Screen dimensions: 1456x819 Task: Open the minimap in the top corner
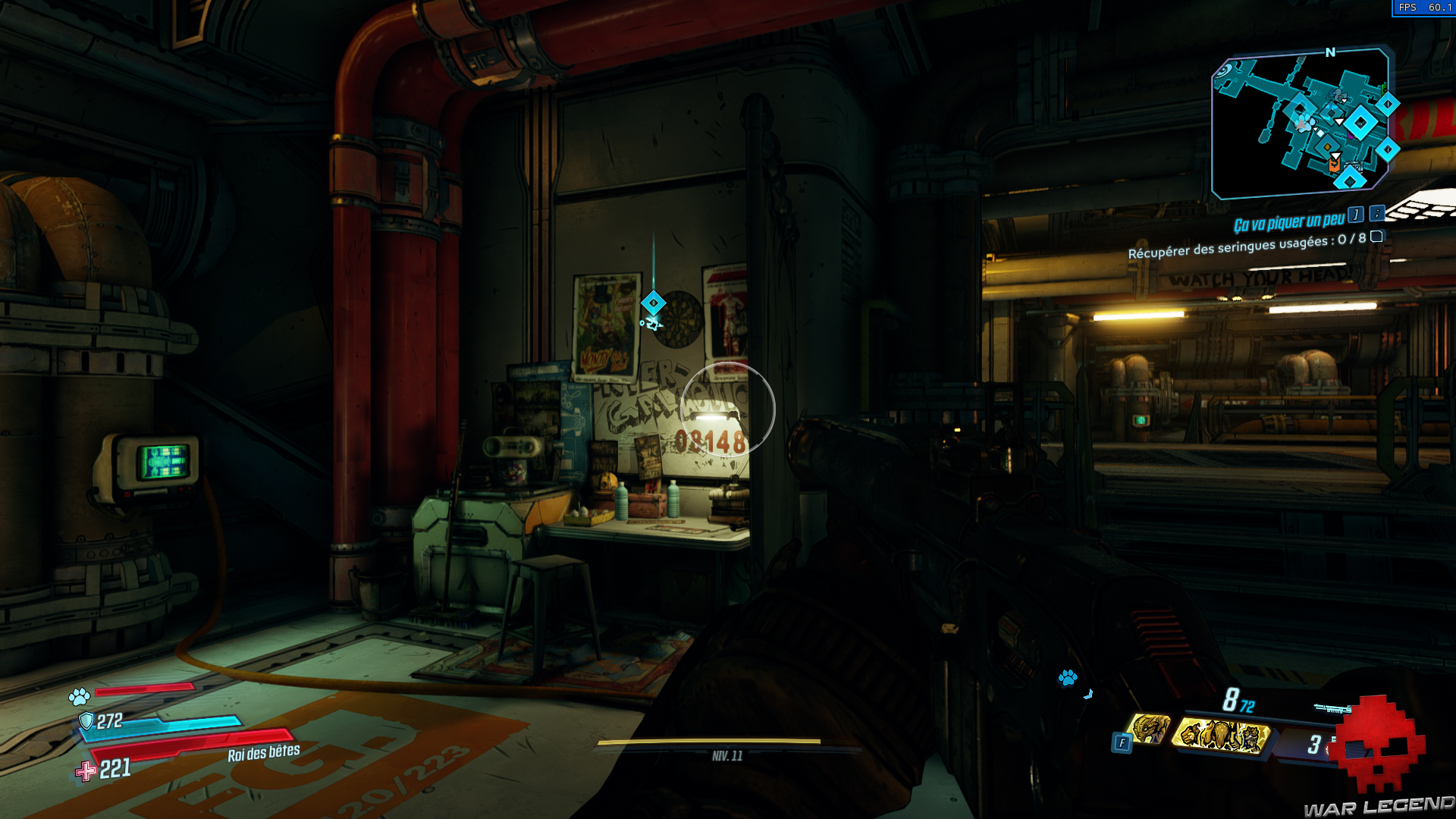[x=1301, y=121]
